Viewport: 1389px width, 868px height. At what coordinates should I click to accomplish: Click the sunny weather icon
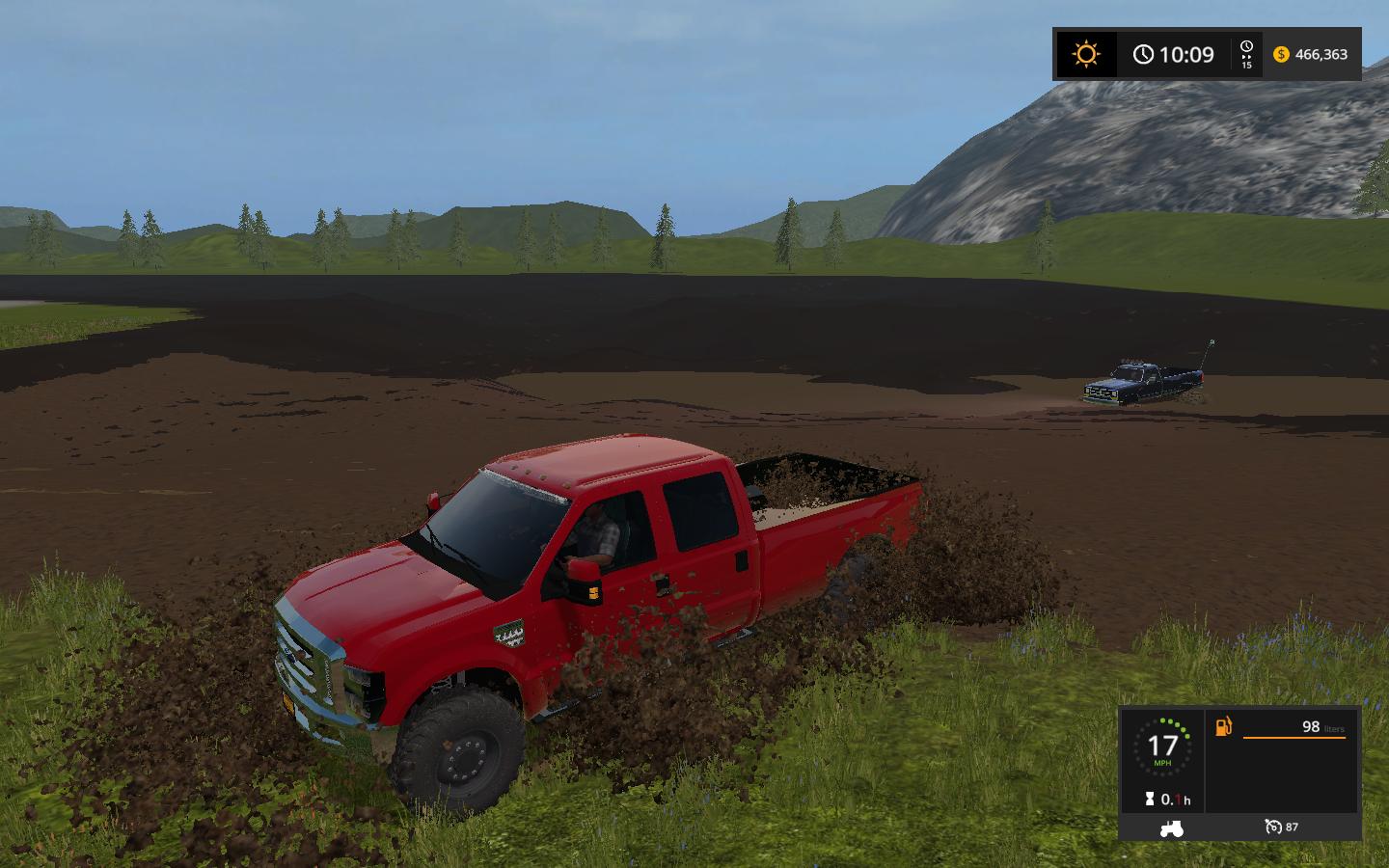tap(1086, 54)
